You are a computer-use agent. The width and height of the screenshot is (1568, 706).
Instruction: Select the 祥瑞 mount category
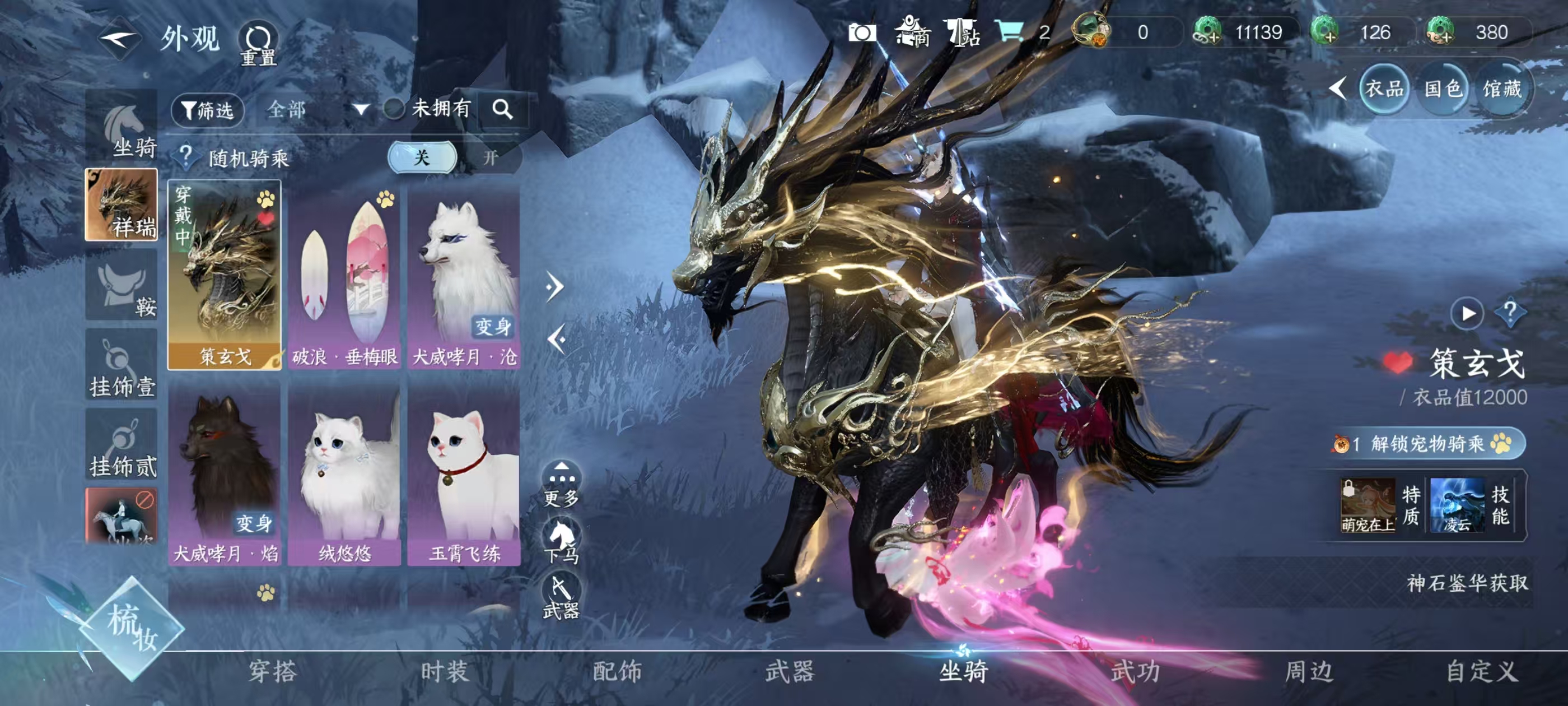point(122,205)
